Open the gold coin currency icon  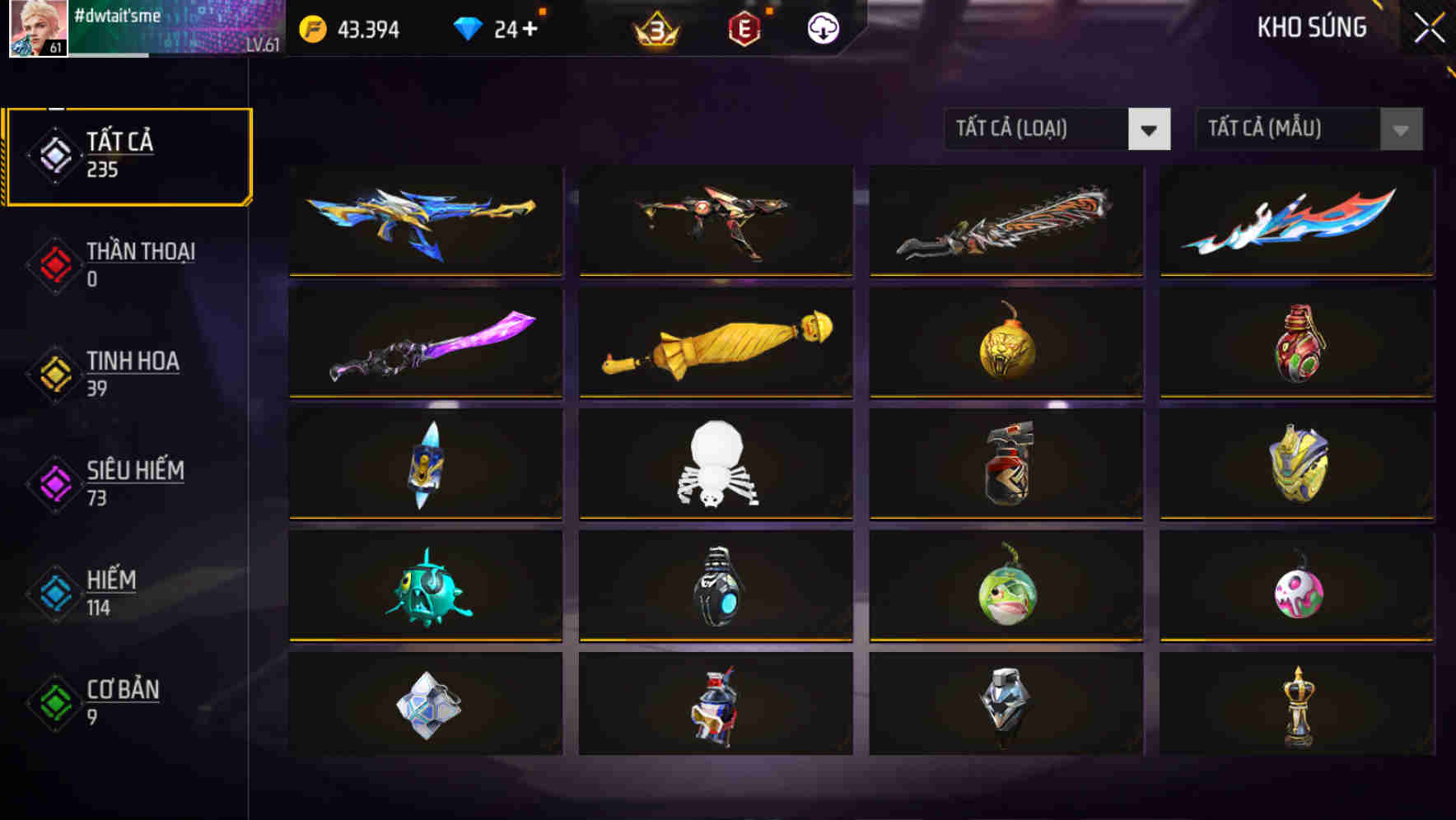click(x=311, y=27)
